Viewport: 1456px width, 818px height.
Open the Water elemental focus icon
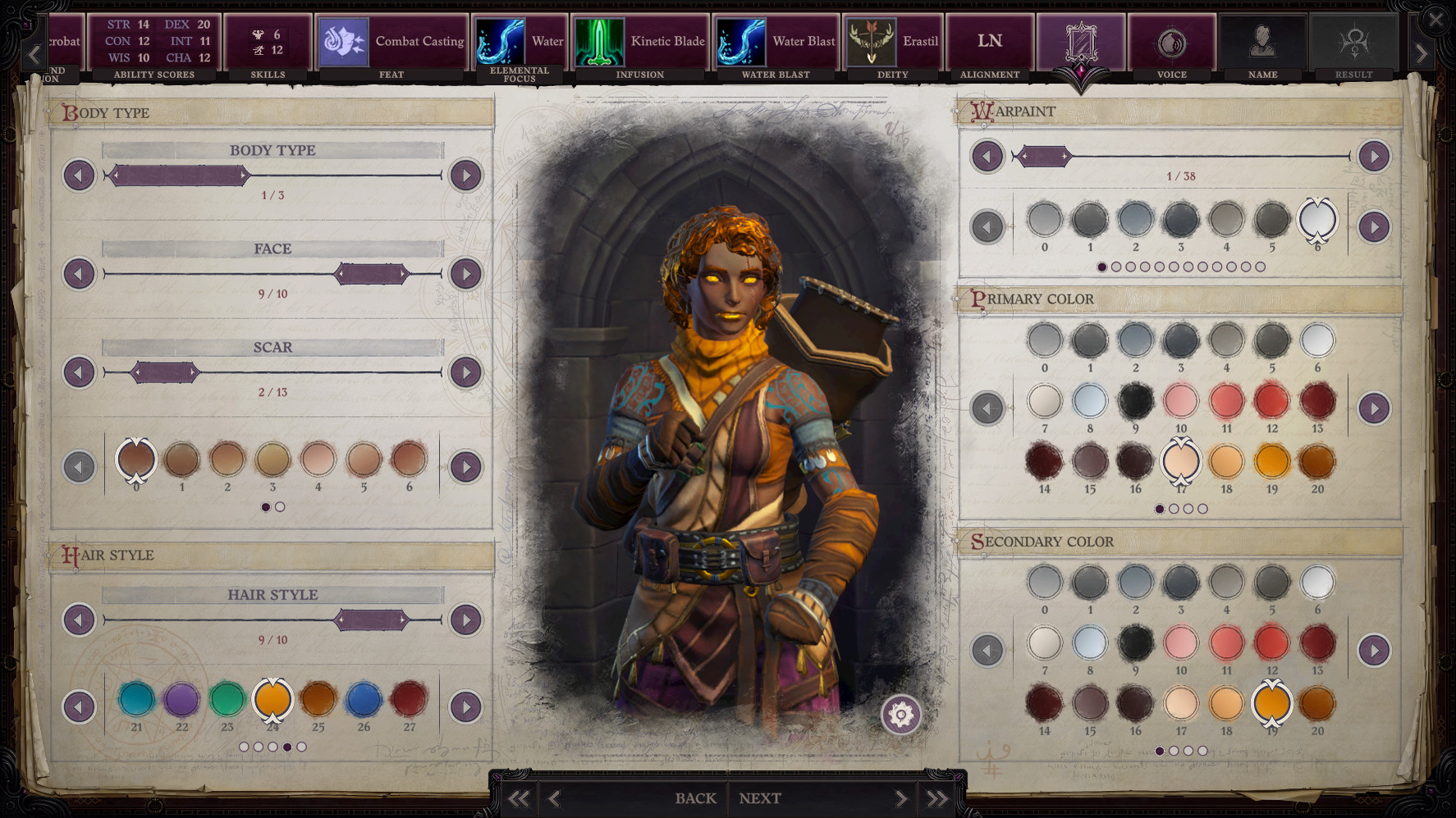coord(504,41)
